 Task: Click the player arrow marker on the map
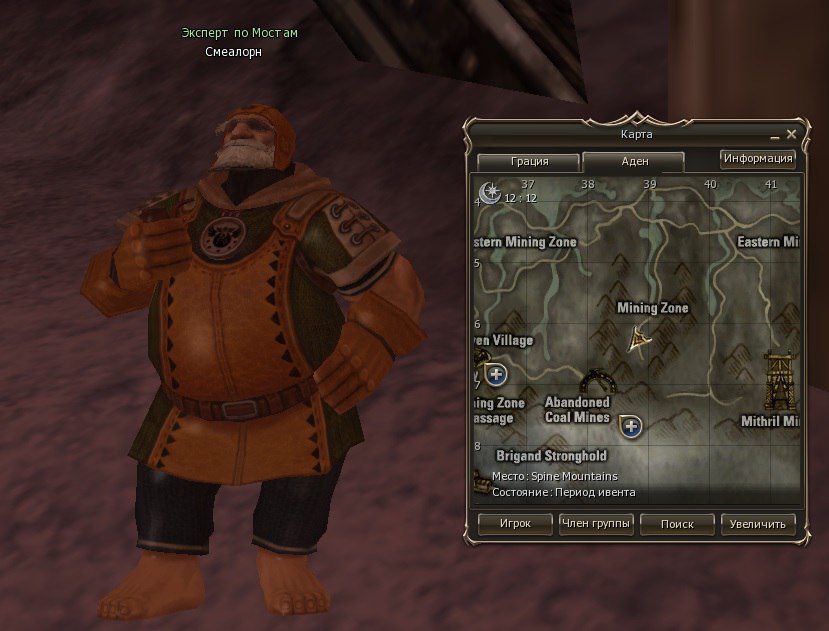(x=640, y=341)
